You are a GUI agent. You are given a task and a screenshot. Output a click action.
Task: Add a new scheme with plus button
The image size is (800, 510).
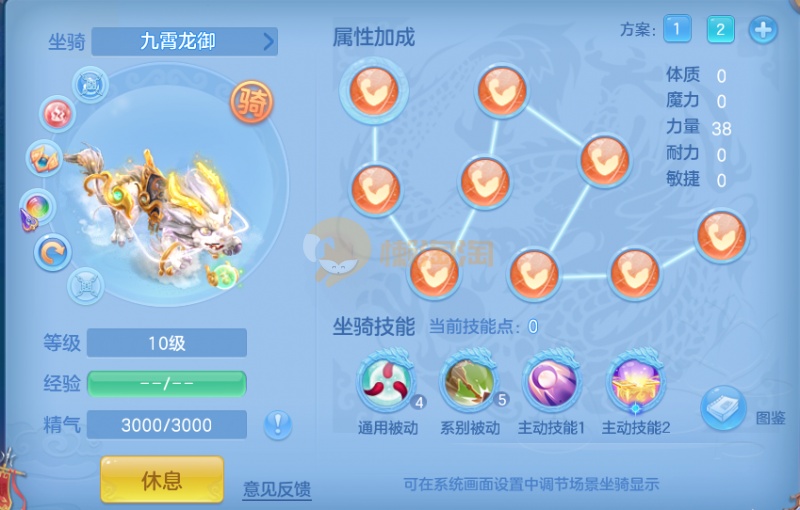[x=763, y=29]
